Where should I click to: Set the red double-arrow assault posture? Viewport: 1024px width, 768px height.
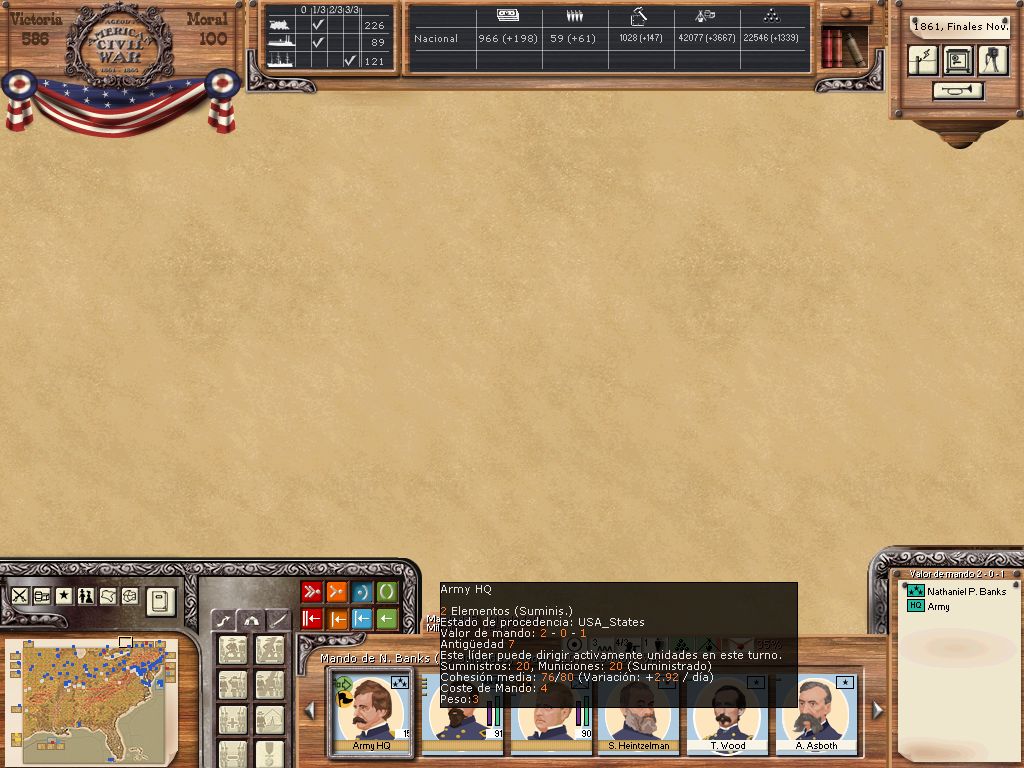point(312,592)
